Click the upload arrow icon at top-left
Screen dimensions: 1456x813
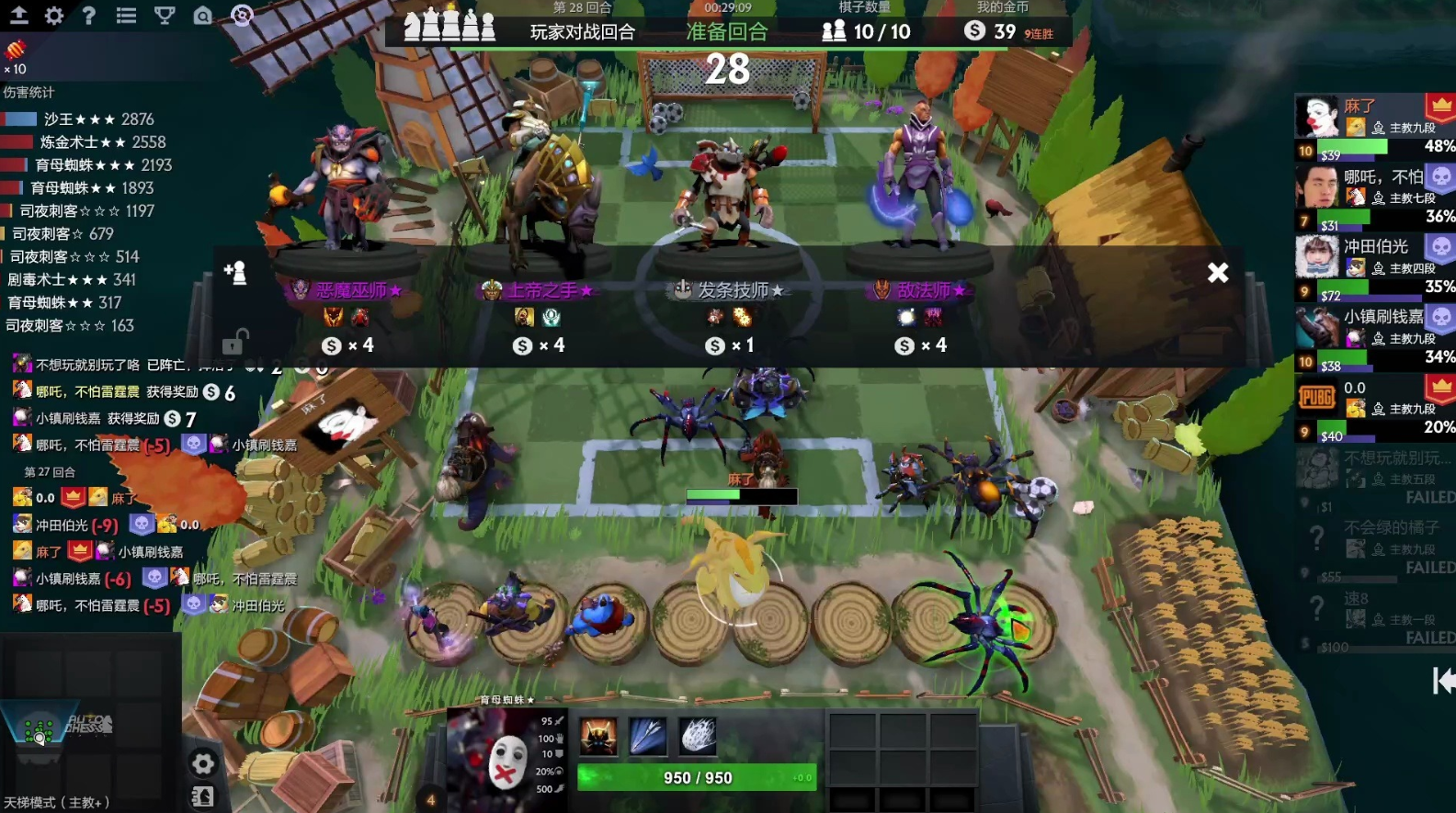[x=18, y=16]
